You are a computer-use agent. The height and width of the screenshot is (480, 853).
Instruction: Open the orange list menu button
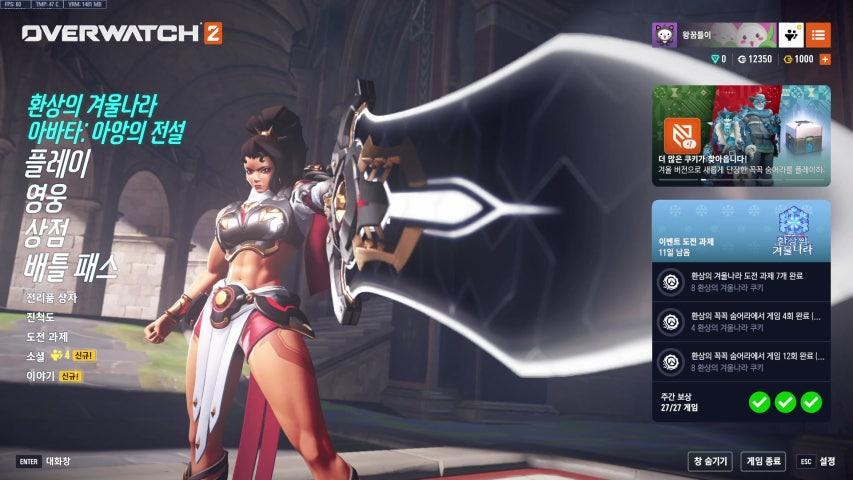point(818,35)
